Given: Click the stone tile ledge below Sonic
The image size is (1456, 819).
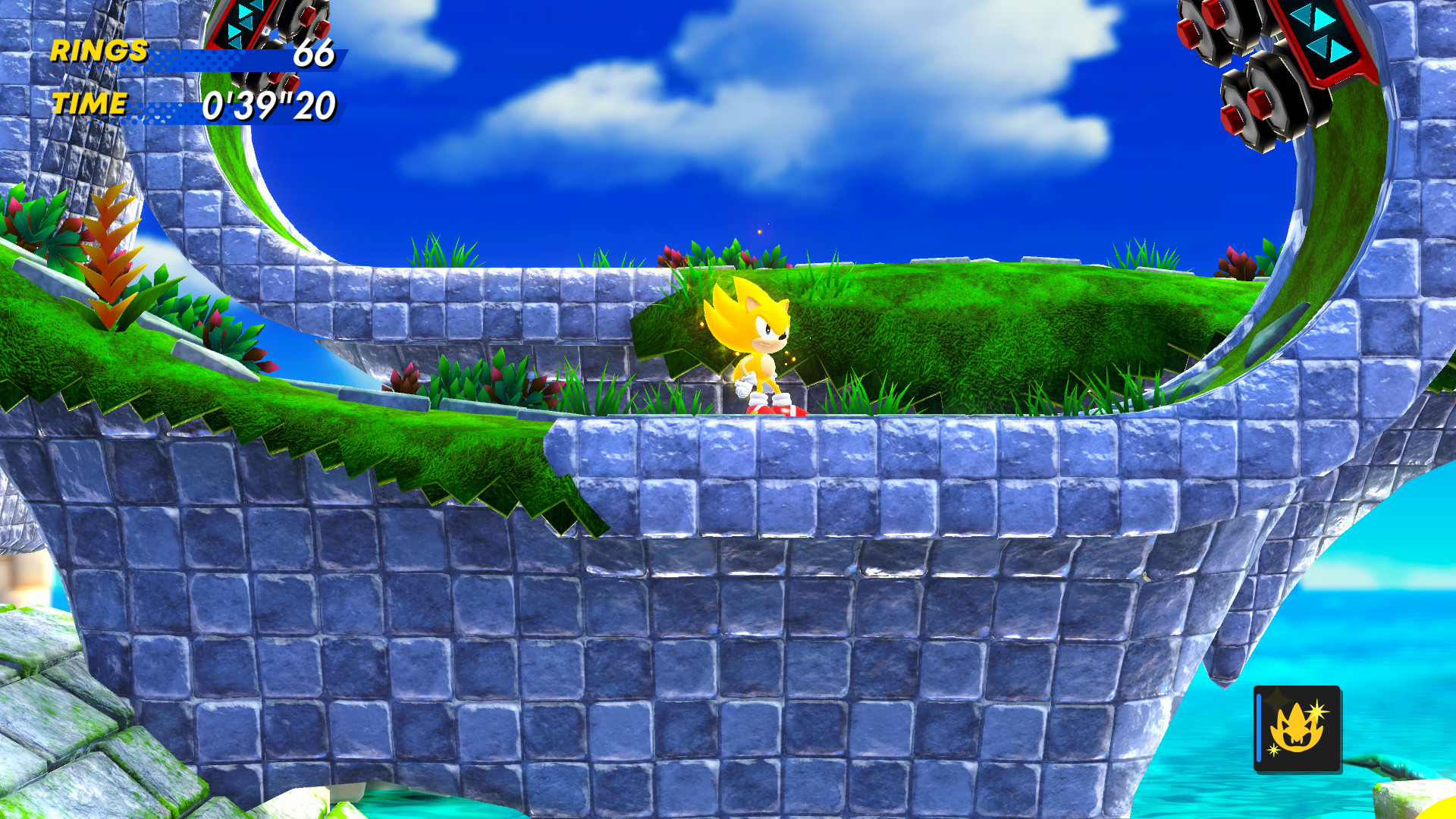Looking at the screenshot, I should pos(758,463).
